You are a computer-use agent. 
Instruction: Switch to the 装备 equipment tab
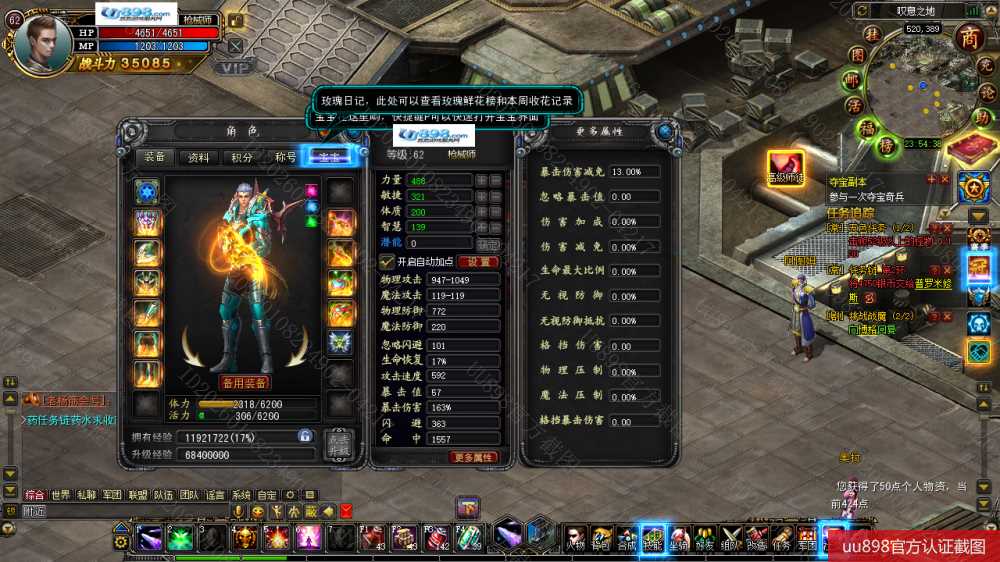155,157
